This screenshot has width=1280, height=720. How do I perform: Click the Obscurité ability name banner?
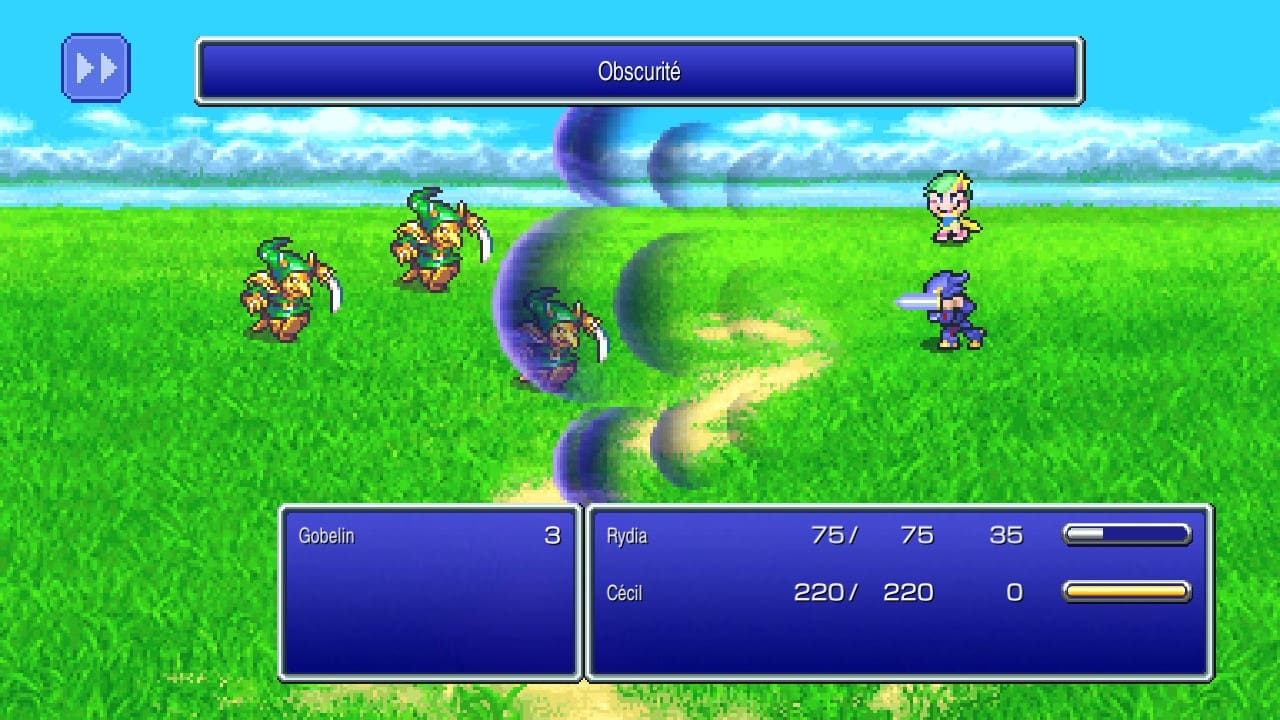tap(640, 70)
